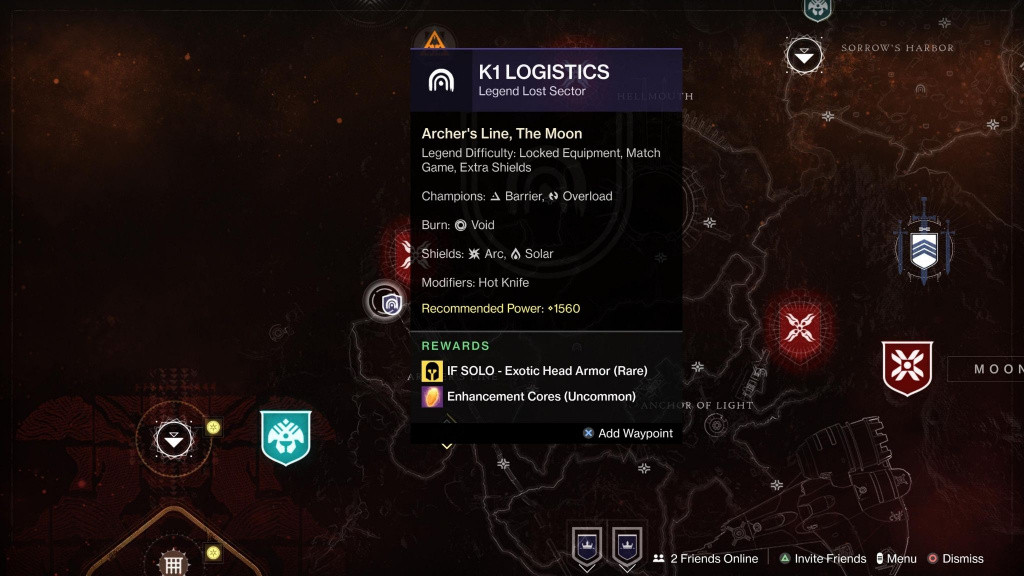
Task: Select the landing zone marker beside the teal shield
Action: 174,439
